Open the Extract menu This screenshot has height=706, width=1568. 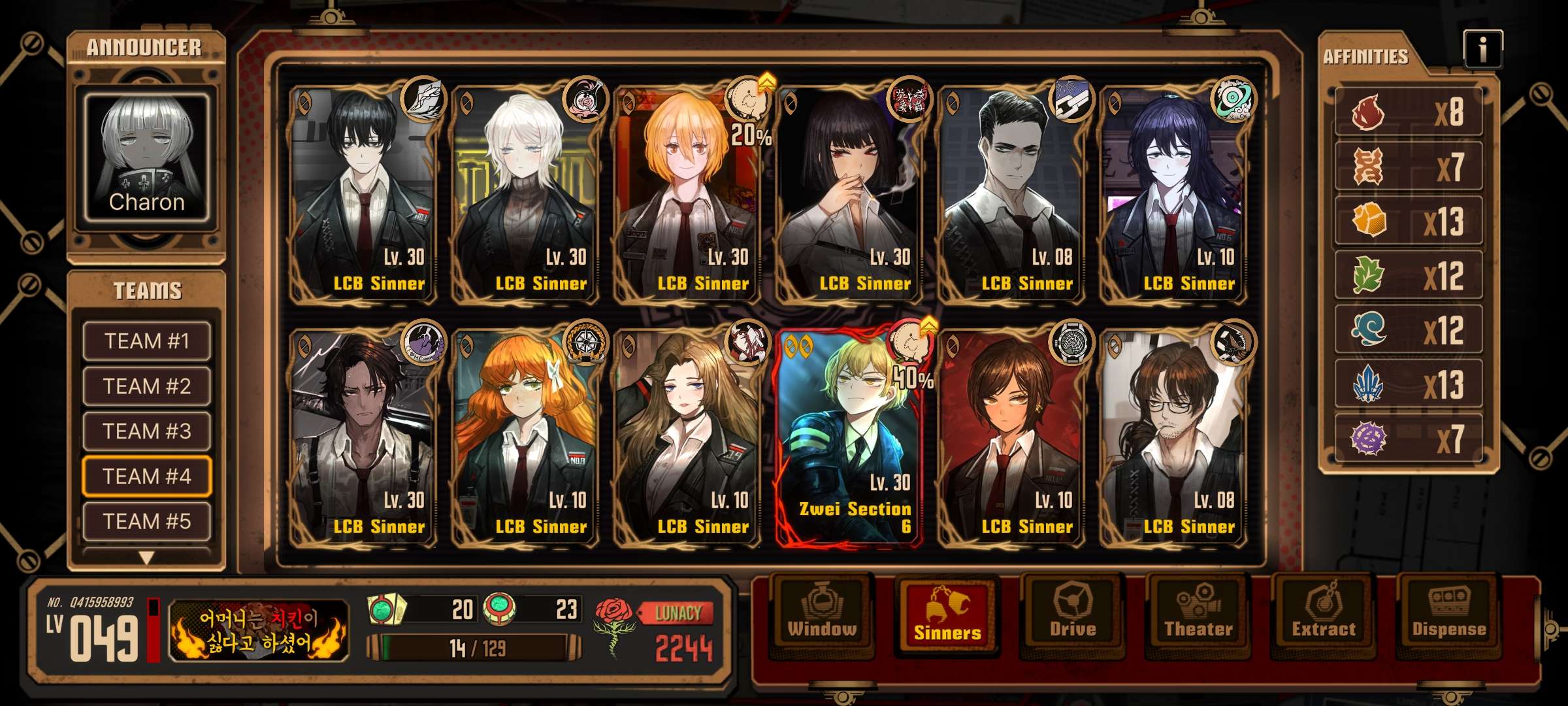pos(1324,614)
